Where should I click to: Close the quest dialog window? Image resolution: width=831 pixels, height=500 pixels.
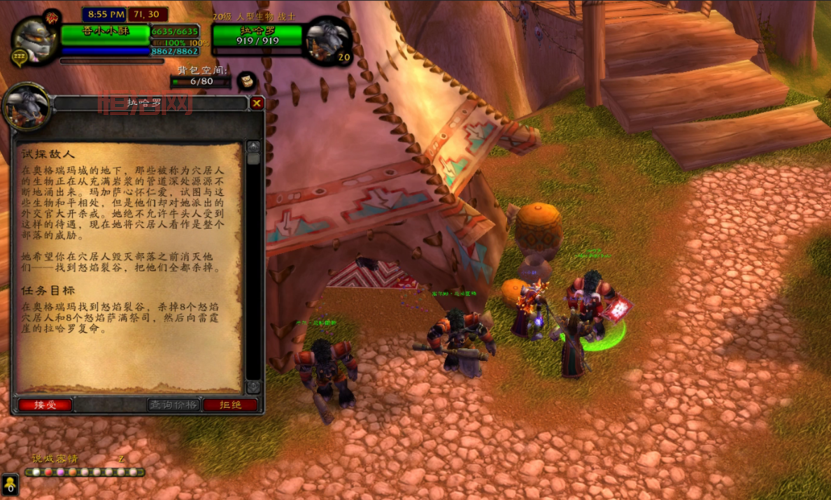pyautogui.click(x=257, y=103)
